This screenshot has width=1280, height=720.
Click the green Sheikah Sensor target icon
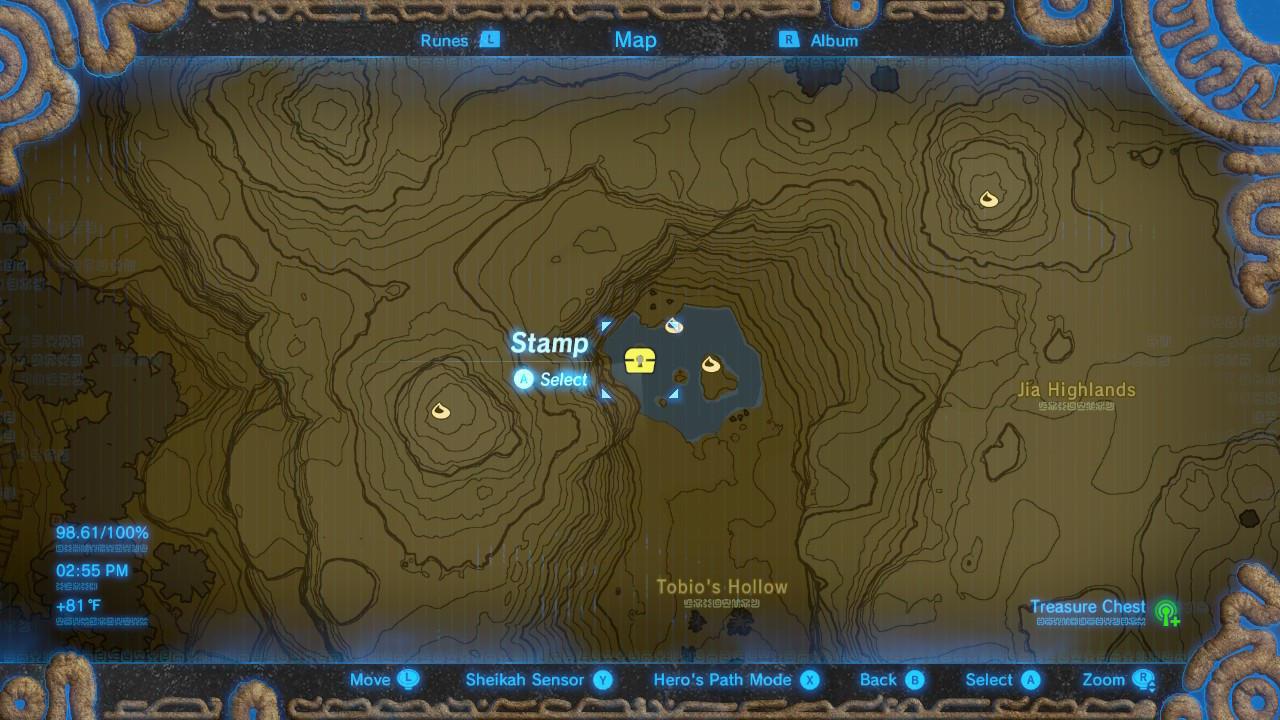(x=1168, y=609)
